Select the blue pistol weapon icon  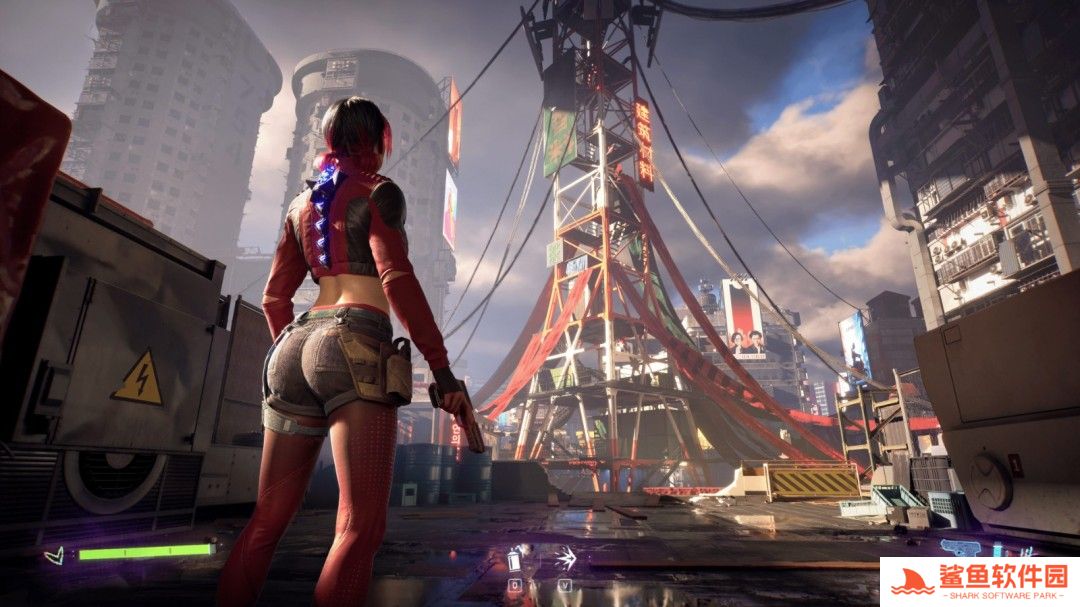[x=960, y=547]
